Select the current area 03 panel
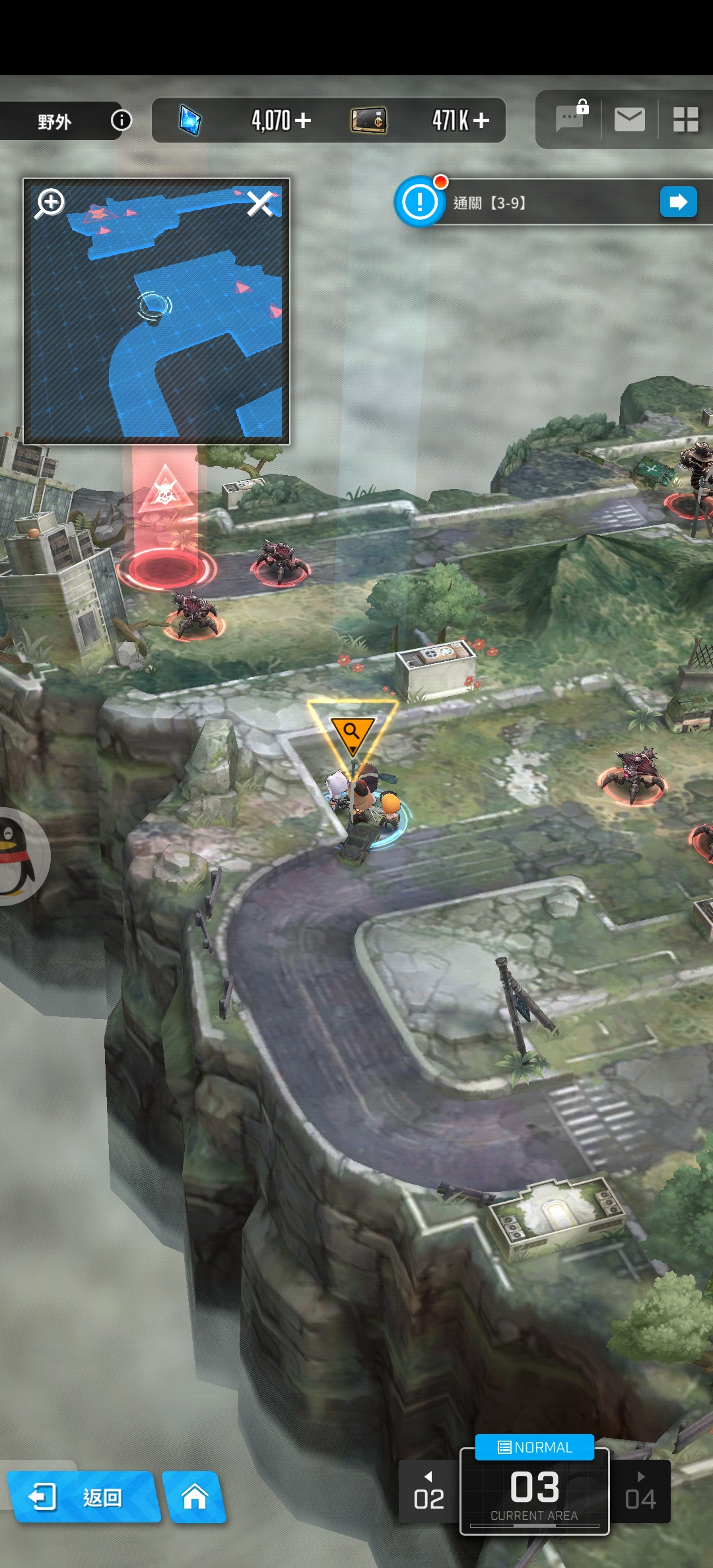The width and height of the screenshot is (713, 1568). pos(534,1493)
